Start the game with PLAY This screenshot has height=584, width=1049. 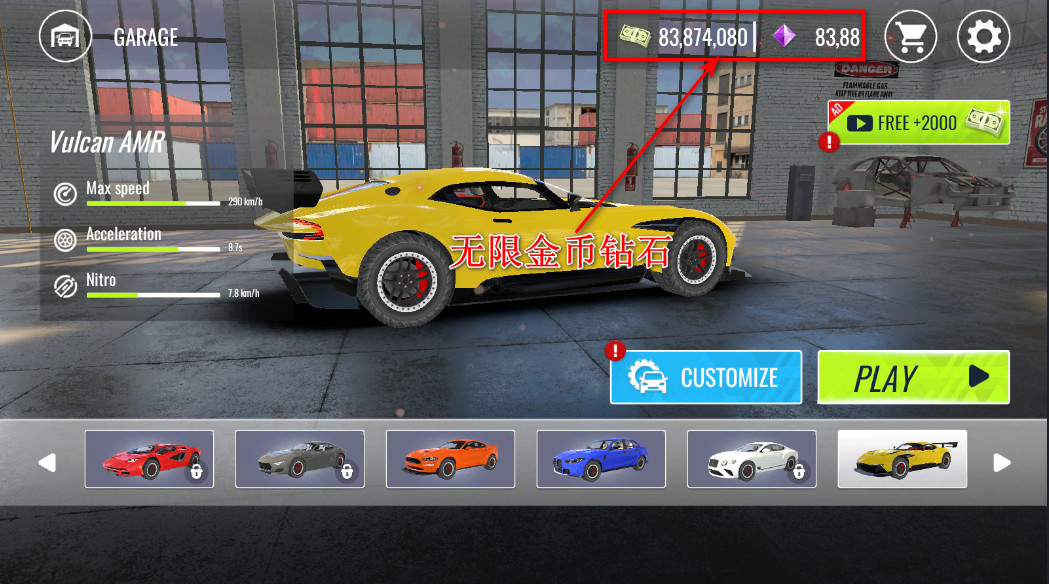coord(913,377)
